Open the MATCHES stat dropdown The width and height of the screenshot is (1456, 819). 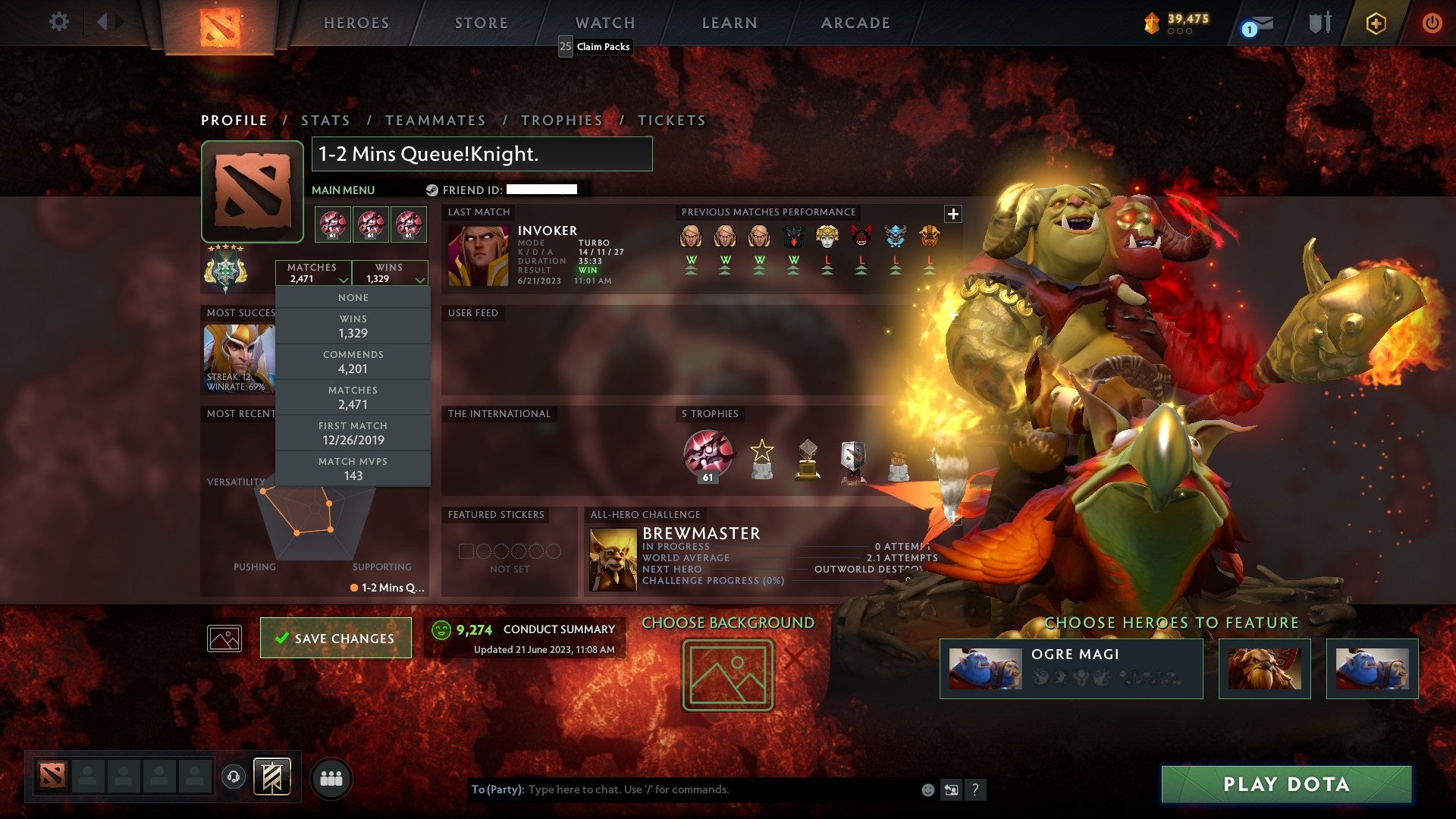click(314, 273)
